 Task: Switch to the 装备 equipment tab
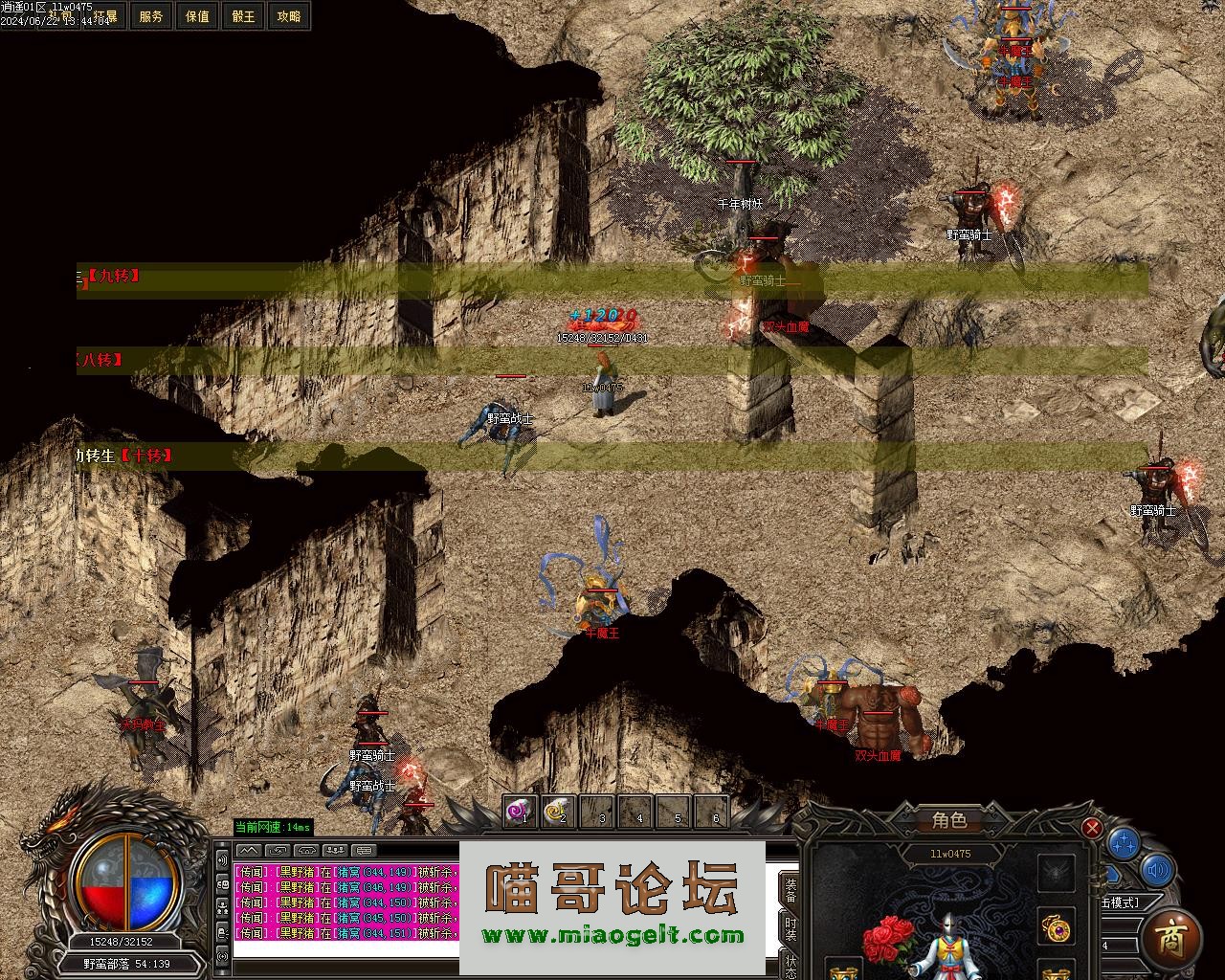tap(791, 888)
